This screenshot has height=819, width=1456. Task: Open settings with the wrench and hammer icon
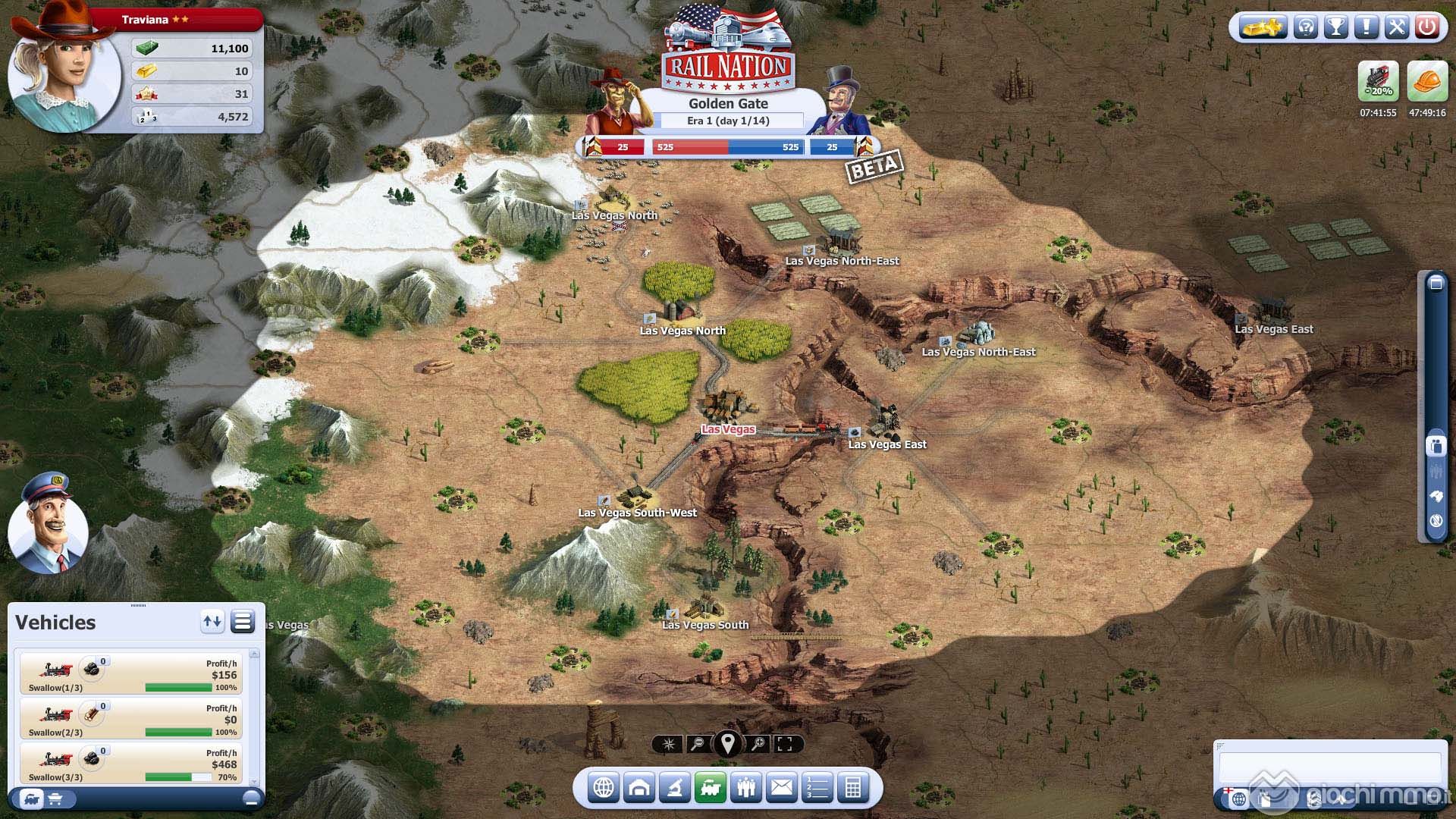pyautogui.click(x=1396, y=28)
